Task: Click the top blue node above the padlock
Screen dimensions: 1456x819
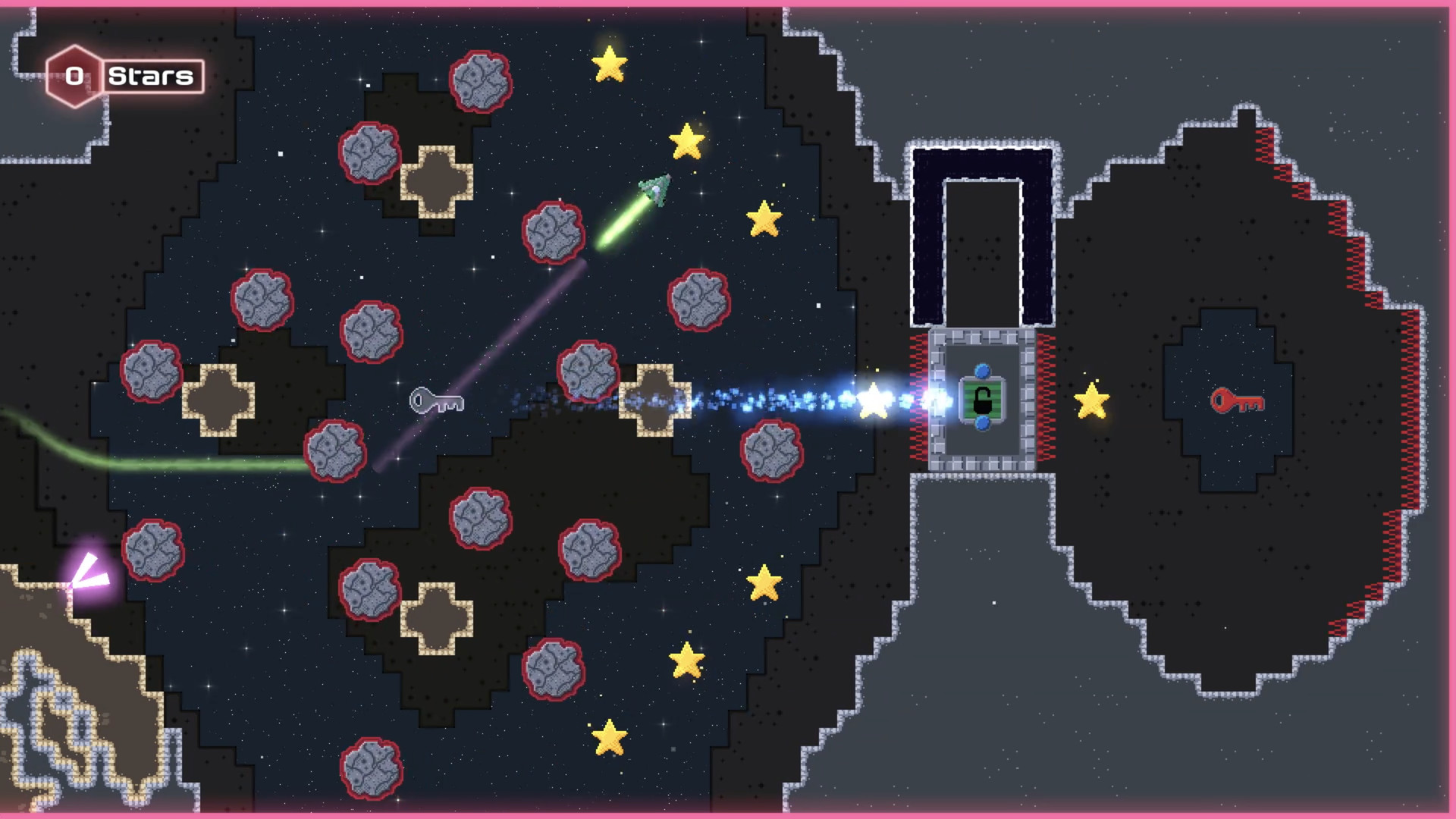Action: (x=981, y=369)
